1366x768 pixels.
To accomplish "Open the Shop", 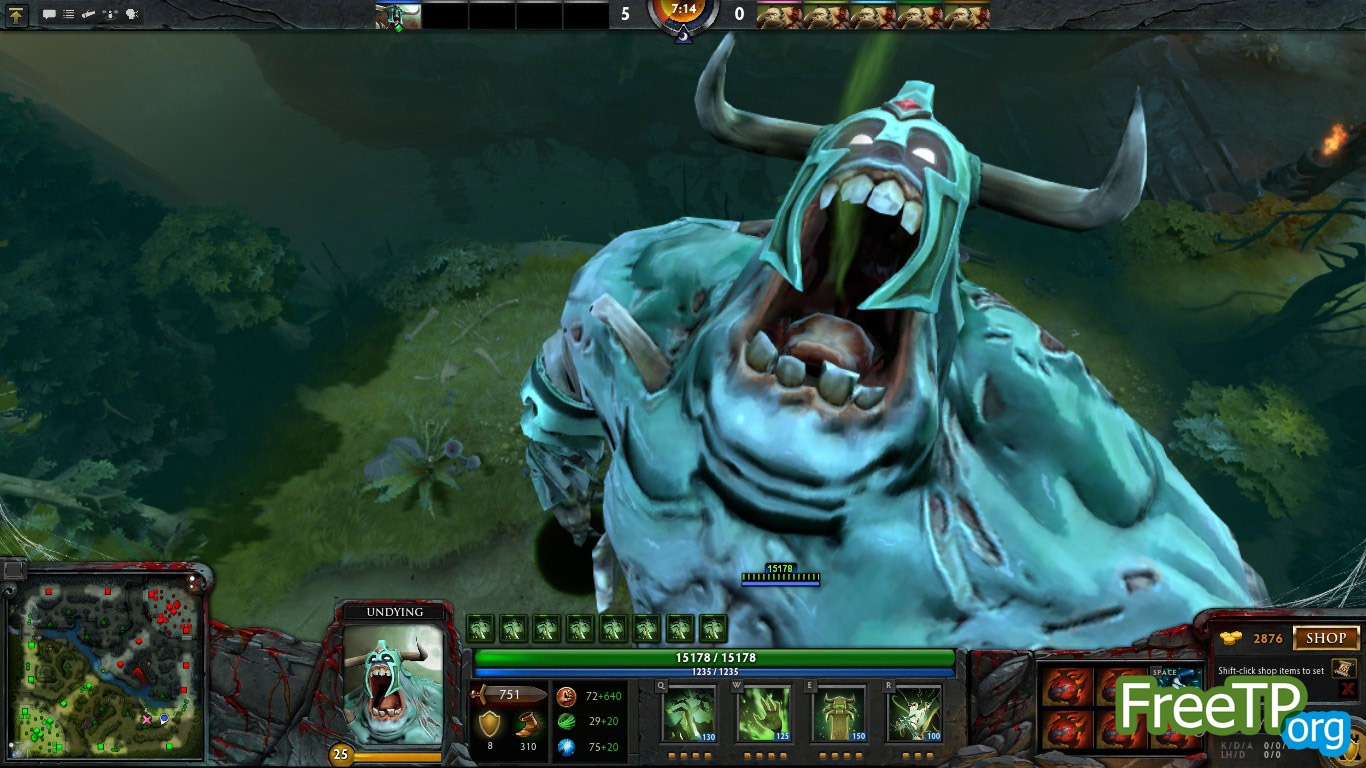I will click(1326, 638).
